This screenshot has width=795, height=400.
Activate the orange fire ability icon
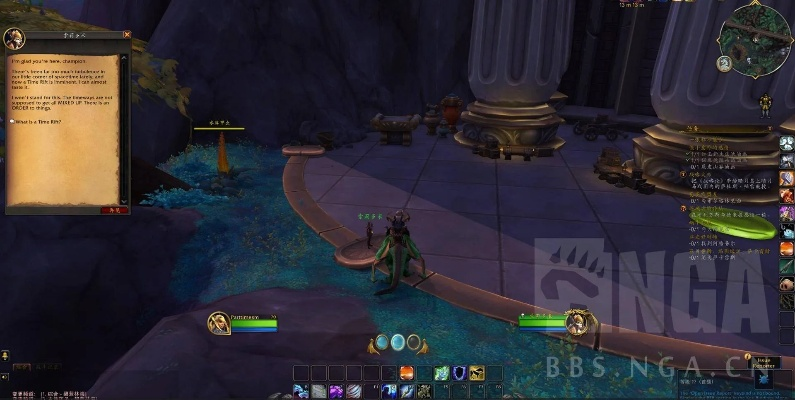pyautogui.click(x=407, y=373)
